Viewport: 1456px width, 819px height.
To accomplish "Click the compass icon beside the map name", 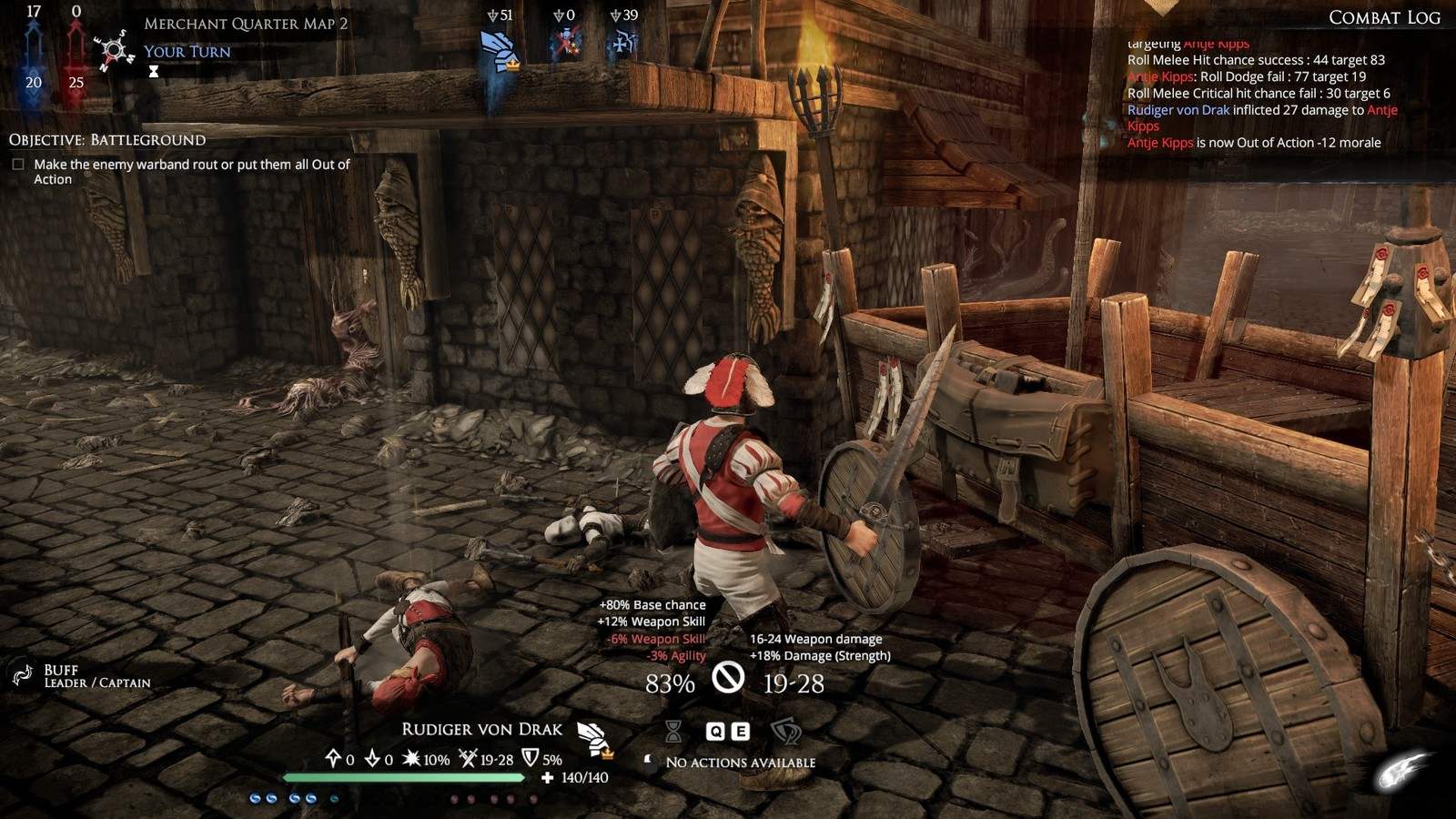I will (115, 49).
